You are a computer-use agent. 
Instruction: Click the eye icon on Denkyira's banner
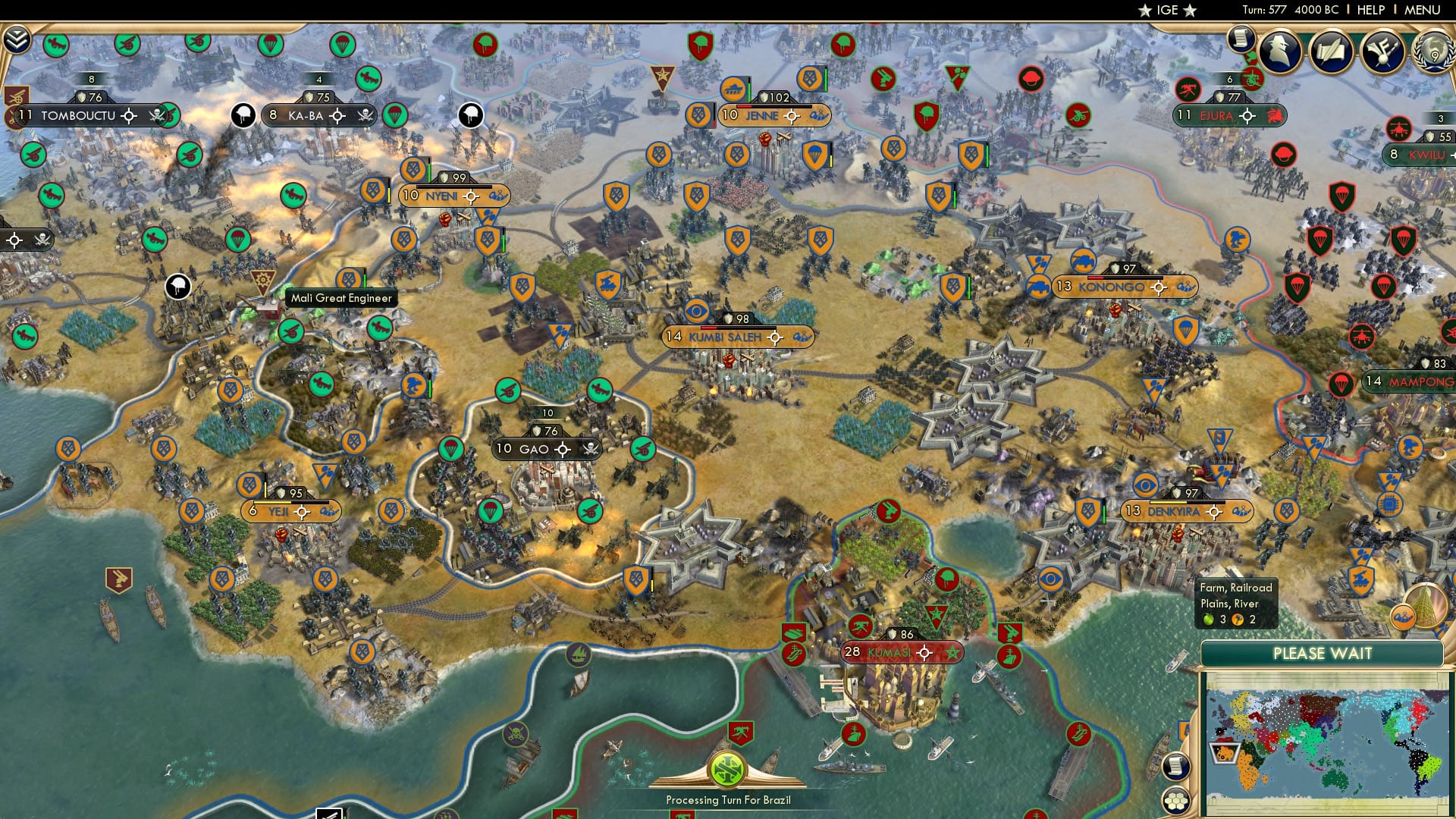click(x=1144, y=486)
